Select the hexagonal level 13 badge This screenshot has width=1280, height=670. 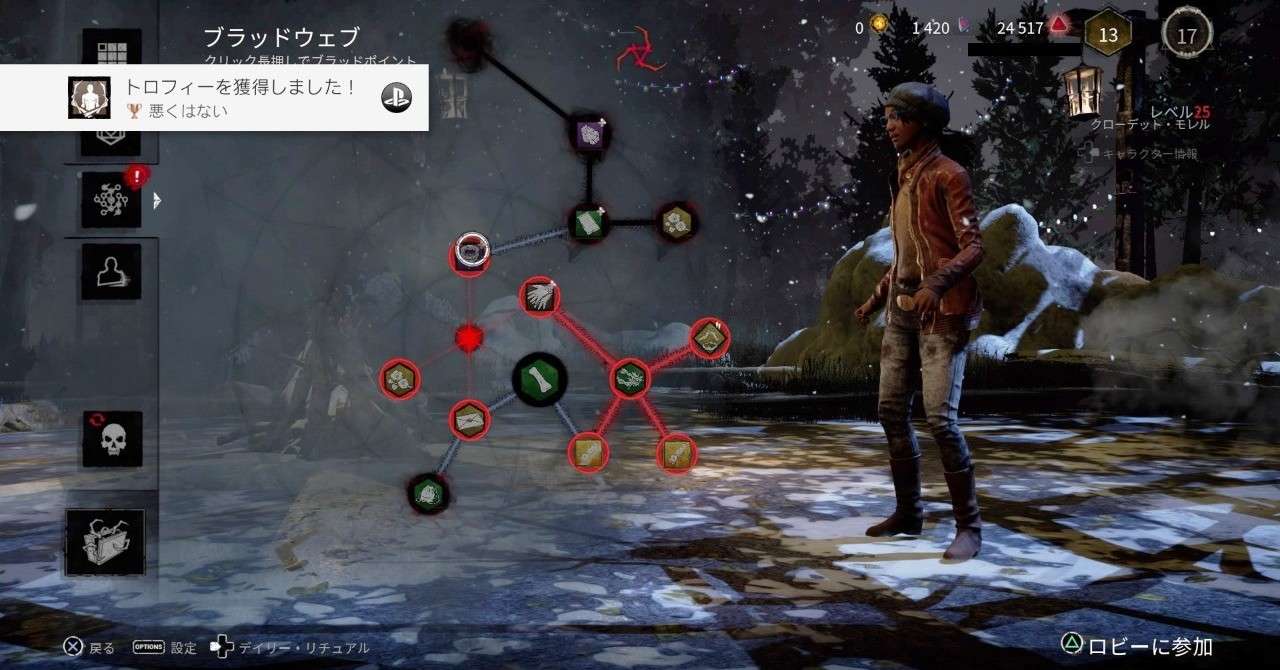1107,36
